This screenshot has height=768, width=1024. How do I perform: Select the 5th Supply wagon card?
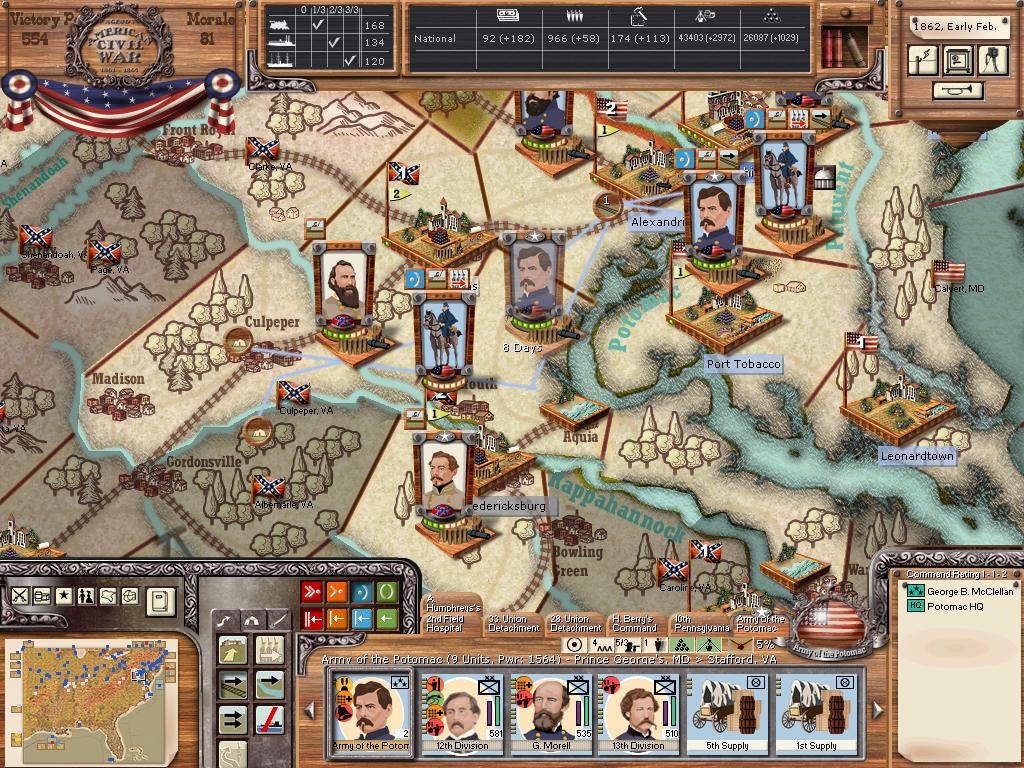tap(725, 714)
